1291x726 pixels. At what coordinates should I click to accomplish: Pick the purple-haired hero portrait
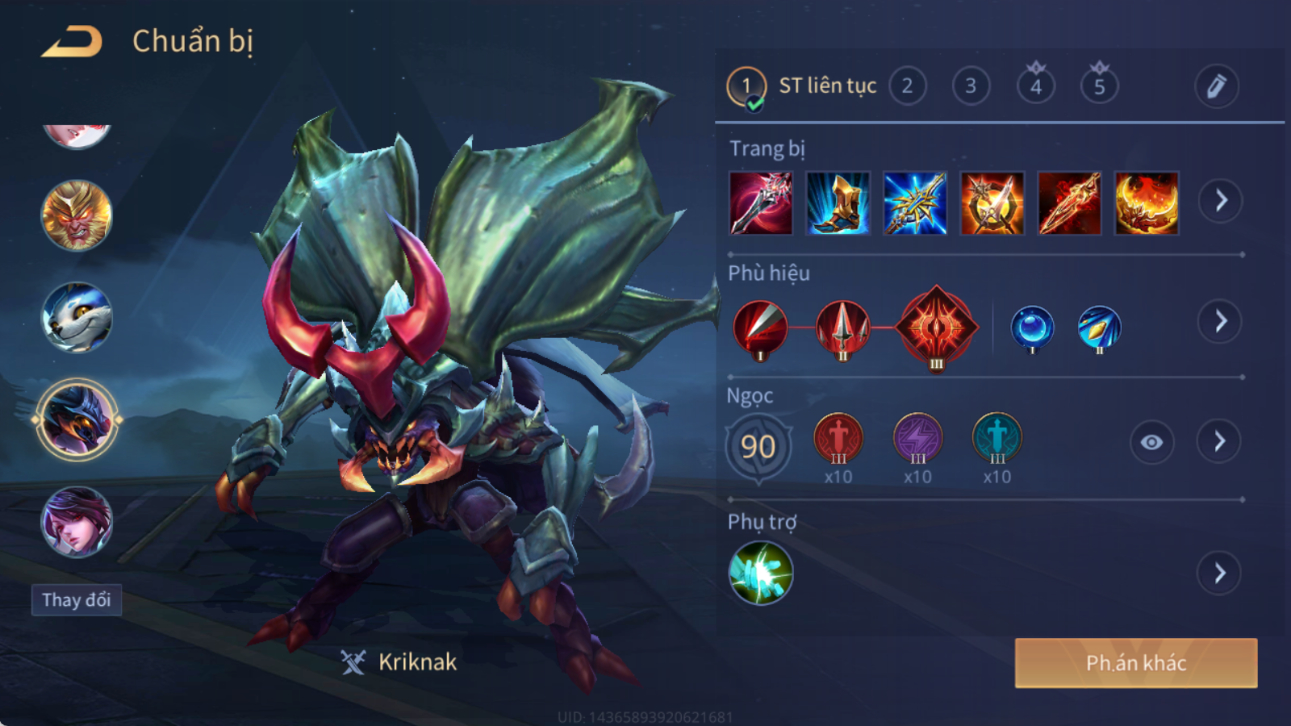[76, 522]
